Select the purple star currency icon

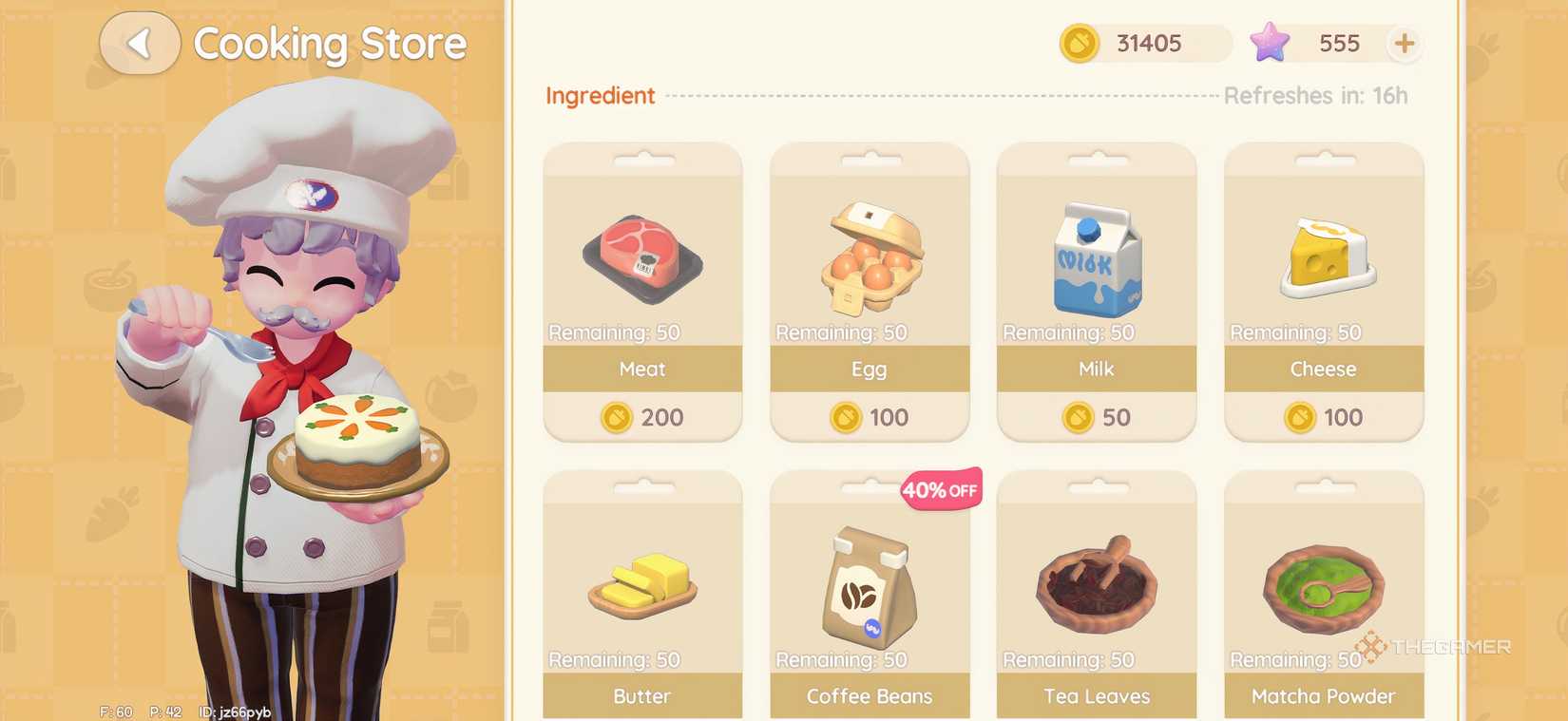[1271, 43]
